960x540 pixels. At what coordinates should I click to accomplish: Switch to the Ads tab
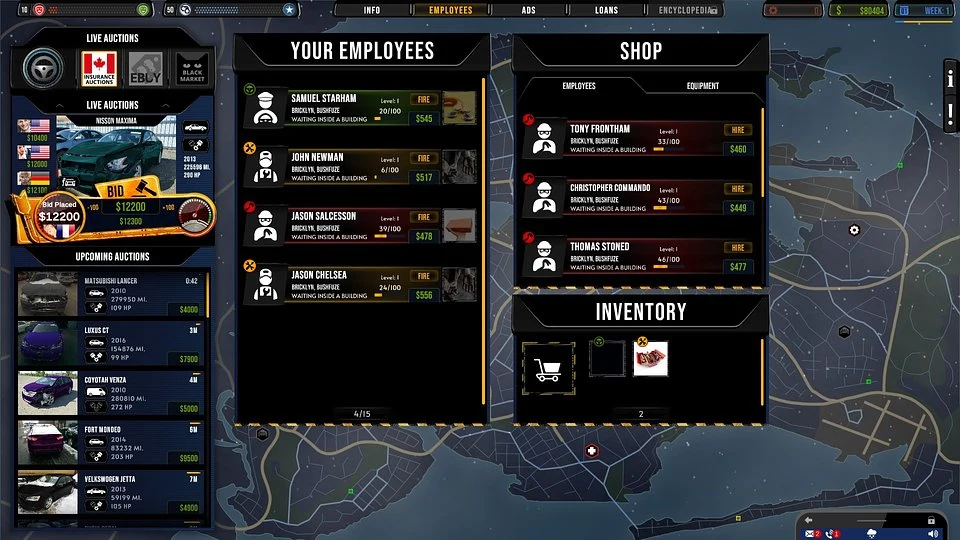coord(528,10)
